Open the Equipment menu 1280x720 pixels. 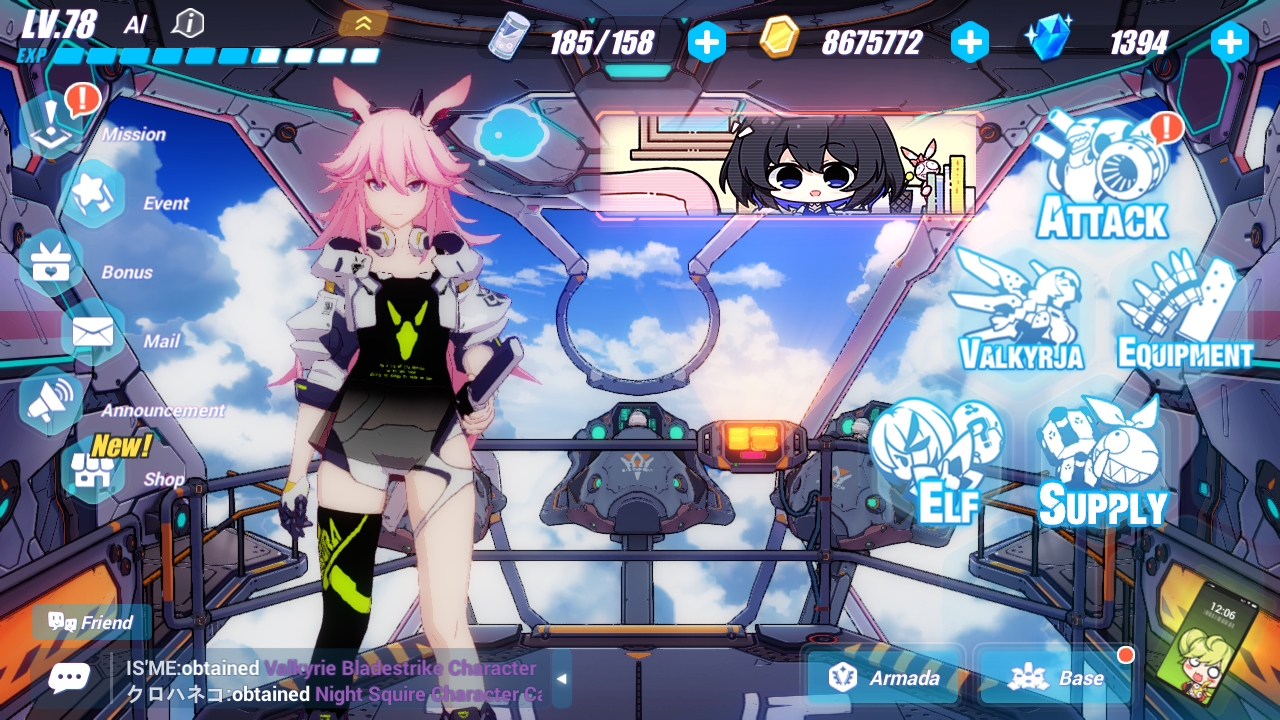coord(1185,312)
